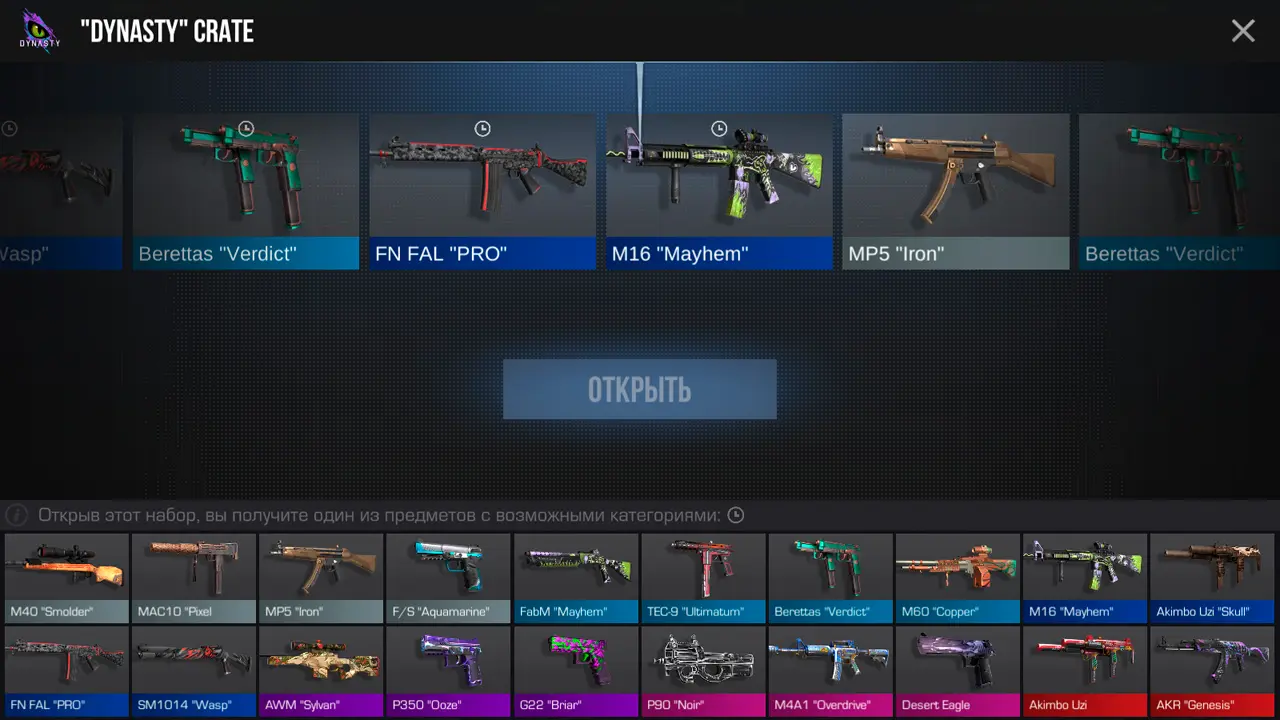View the P90 "Noir" skin tile
This screenshot has height=720, width=1280.
[x=703, y=671]
